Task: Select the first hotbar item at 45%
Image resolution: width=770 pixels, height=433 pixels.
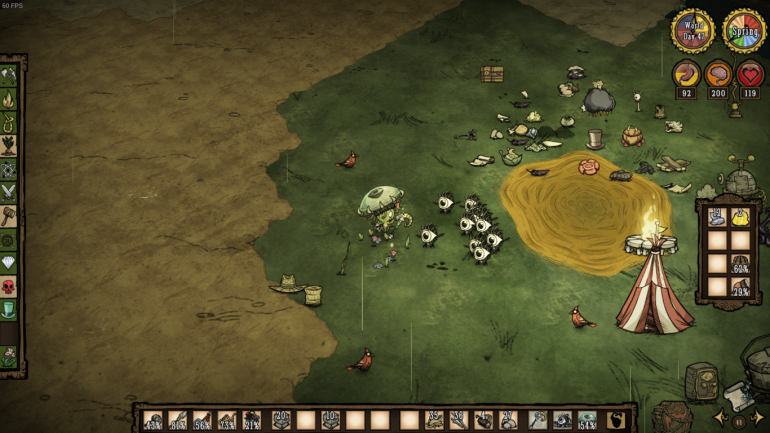Action: pyautogui.click(x=153, y=420)
